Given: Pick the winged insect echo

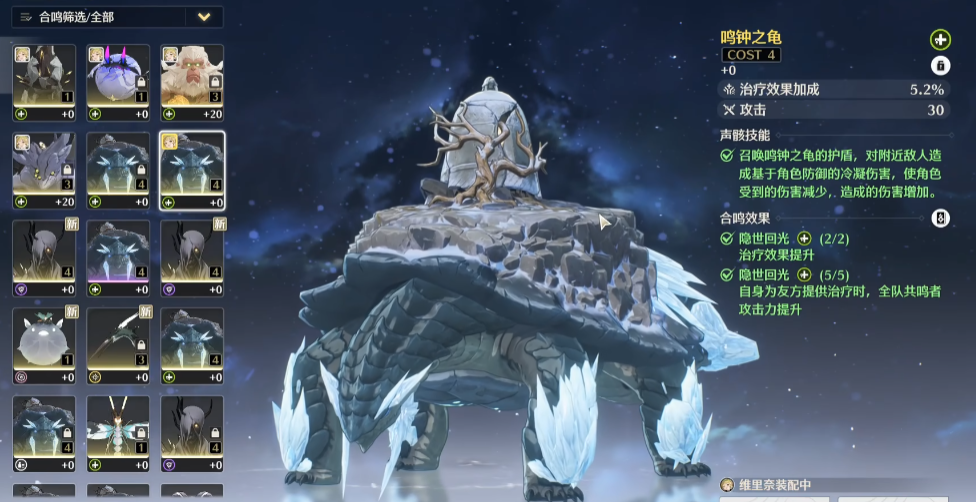Looking at the screenshot, I should click(x=118, y=428).
